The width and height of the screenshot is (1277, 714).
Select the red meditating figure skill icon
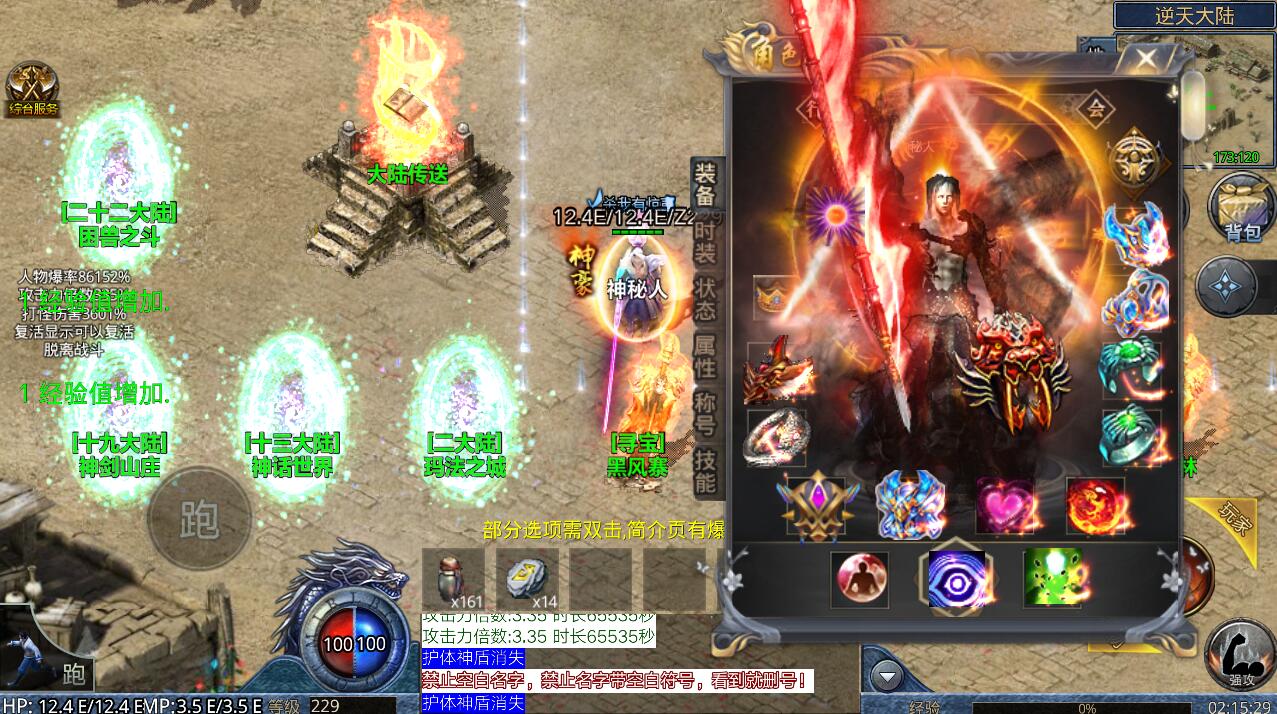coord(860,580)
